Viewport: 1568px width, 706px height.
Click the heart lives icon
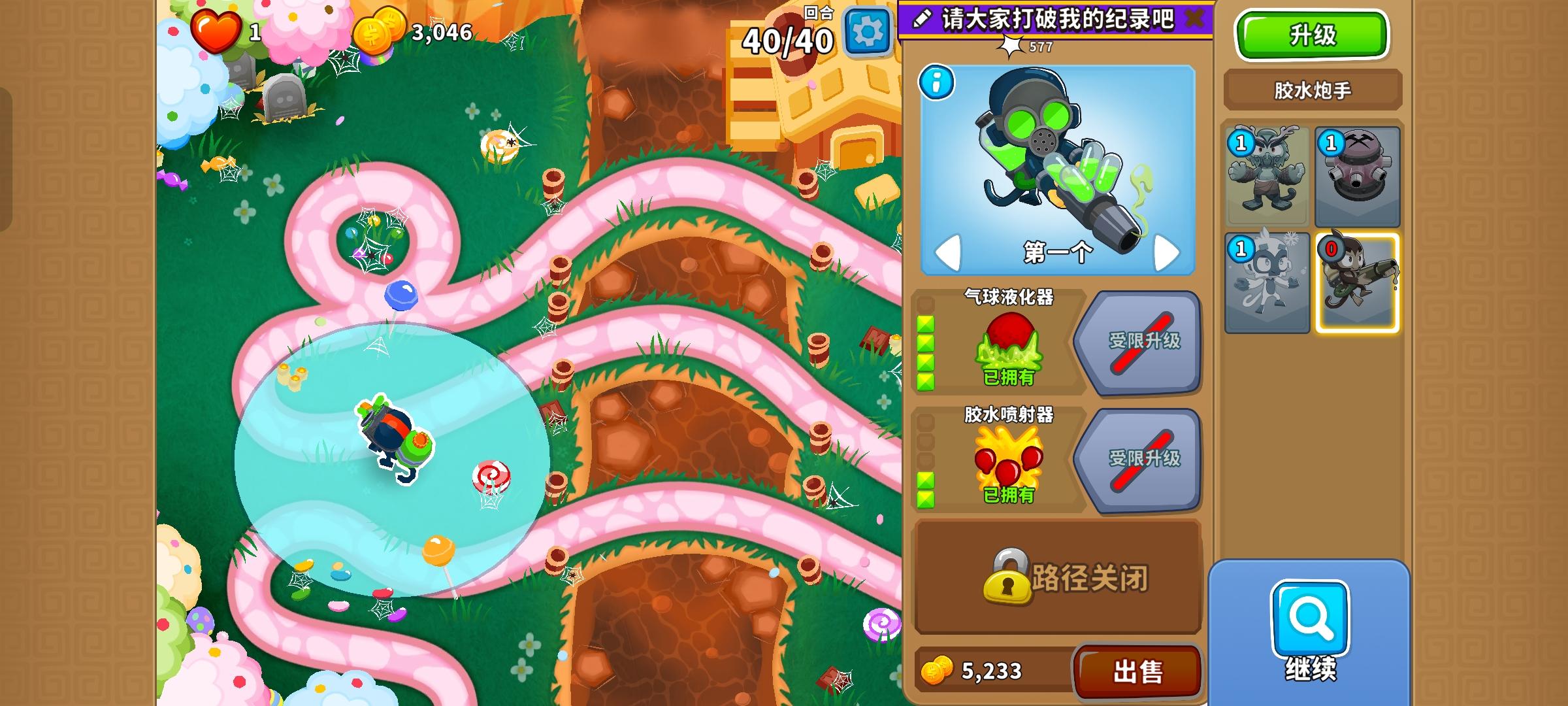click(x=217, y=30)
